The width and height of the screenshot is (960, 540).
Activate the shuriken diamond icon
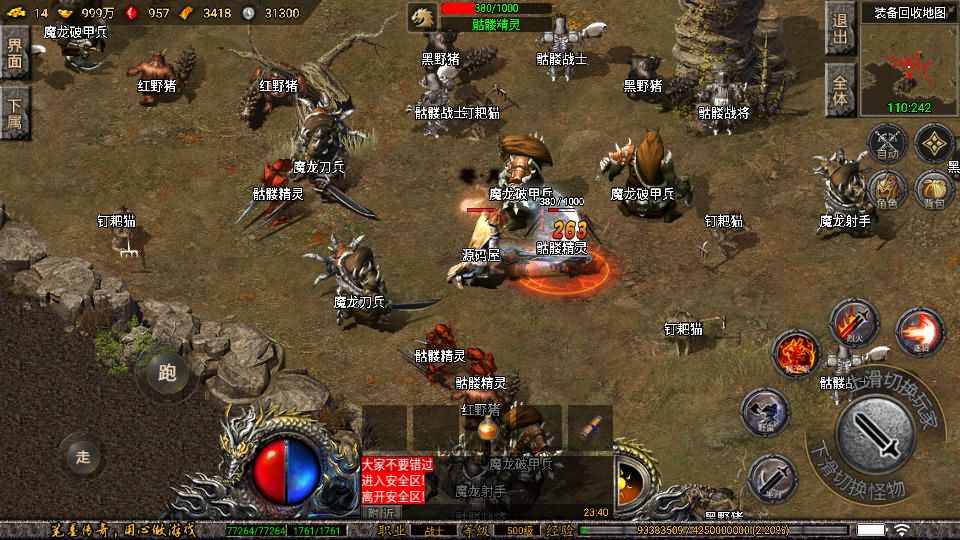pyautogui.click(x=935, y=143)
